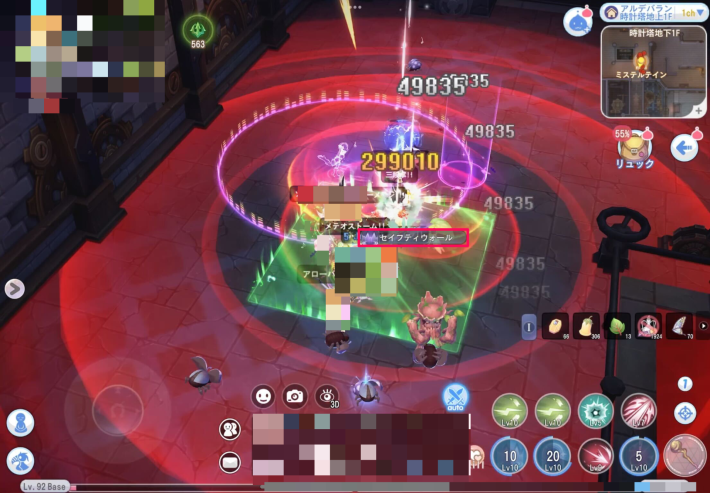710x493 pixels.
Task: Toggle the auto-battle crossed swords button
Action: point(456,398)
